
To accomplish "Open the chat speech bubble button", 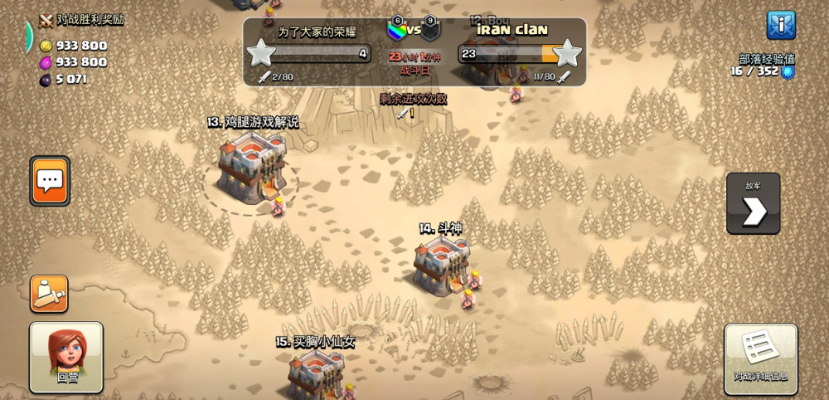I will pyautogui.click(x=50, y=181).
